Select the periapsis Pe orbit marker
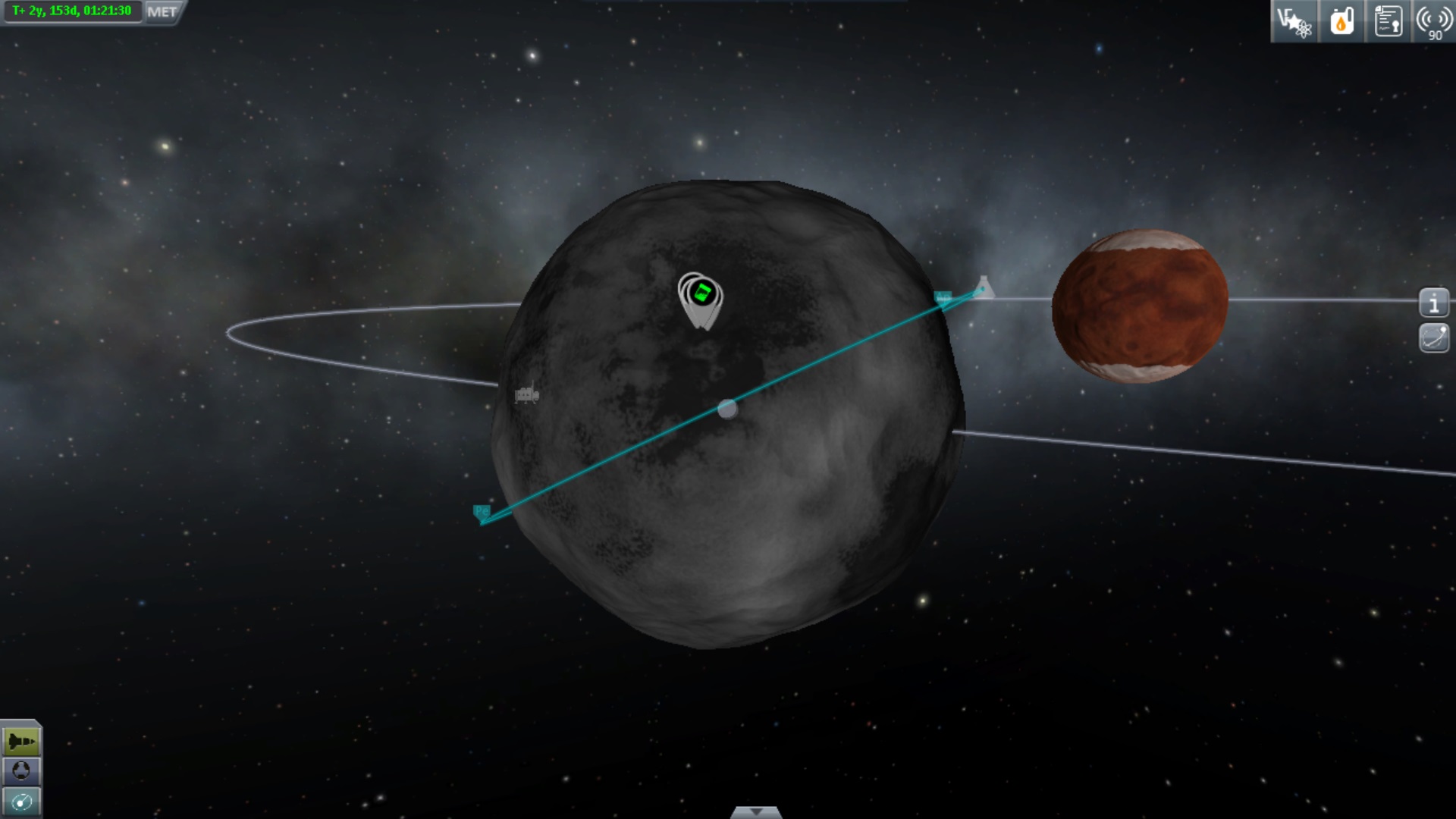Viewport: 1456px width, 819px height. point(482,512)
